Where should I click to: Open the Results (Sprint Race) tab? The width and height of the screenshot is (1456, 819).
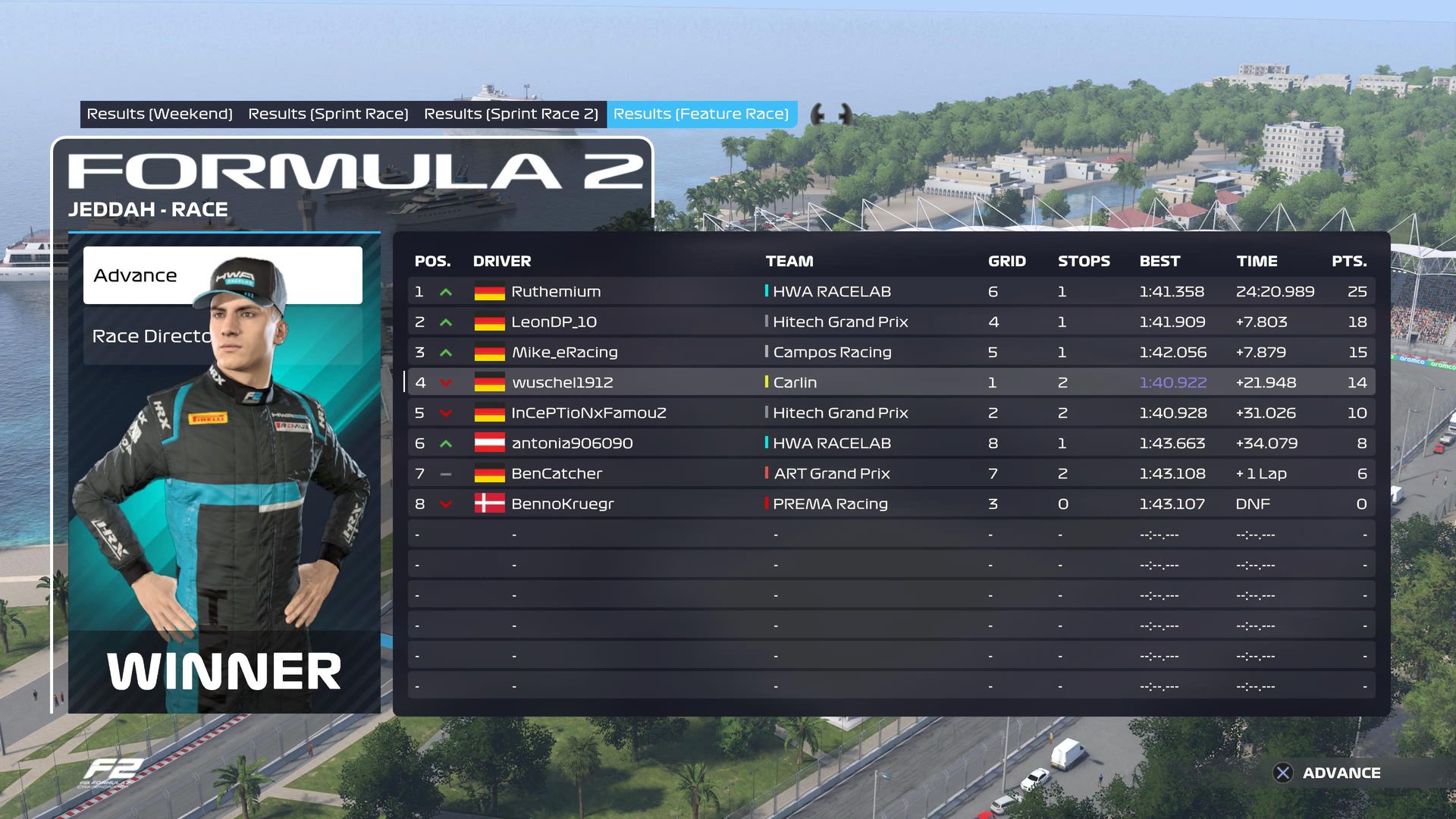coord(328,114)
